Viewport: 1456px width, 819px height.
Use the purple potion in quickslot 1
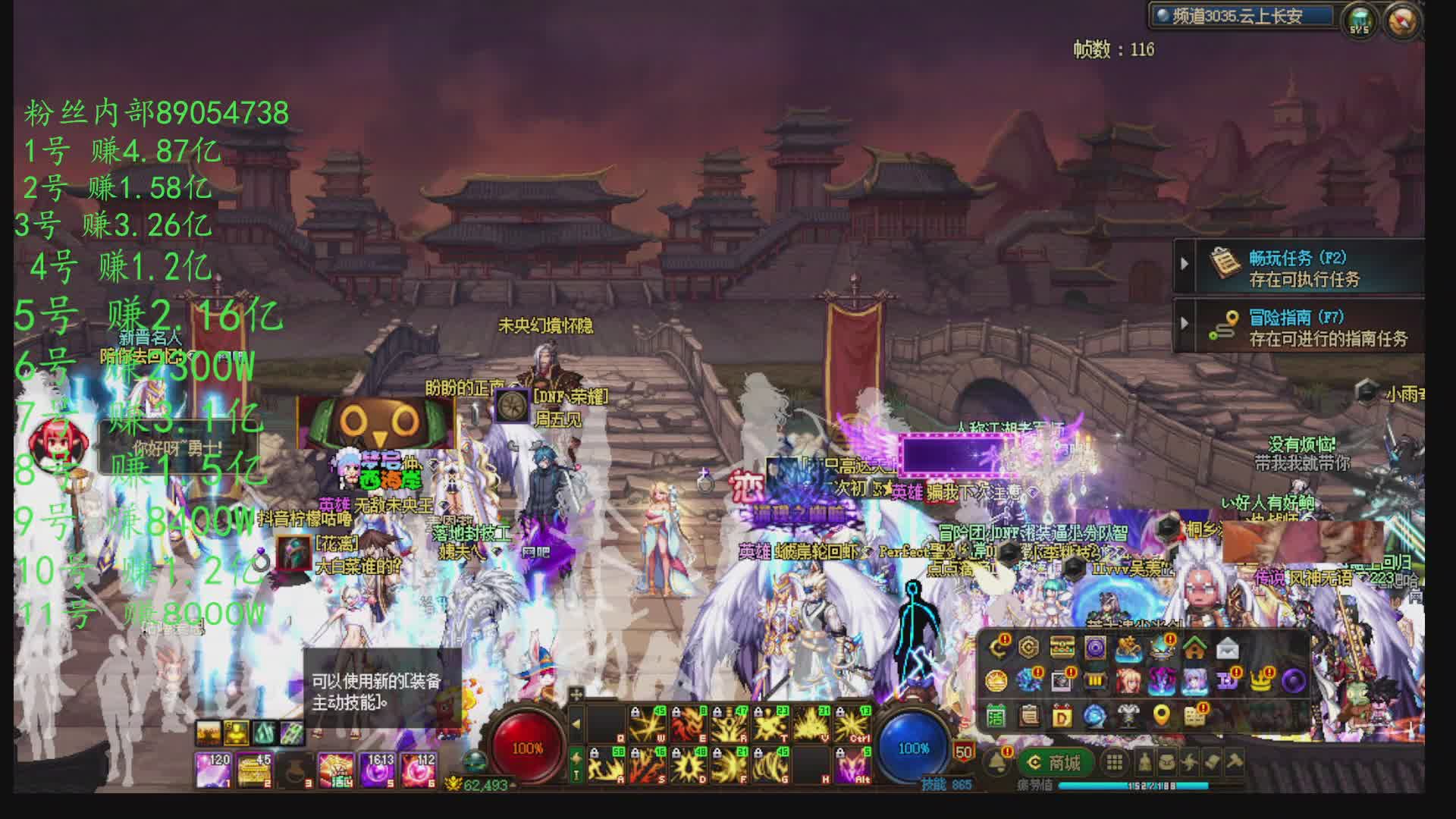[x=212, y=769]
